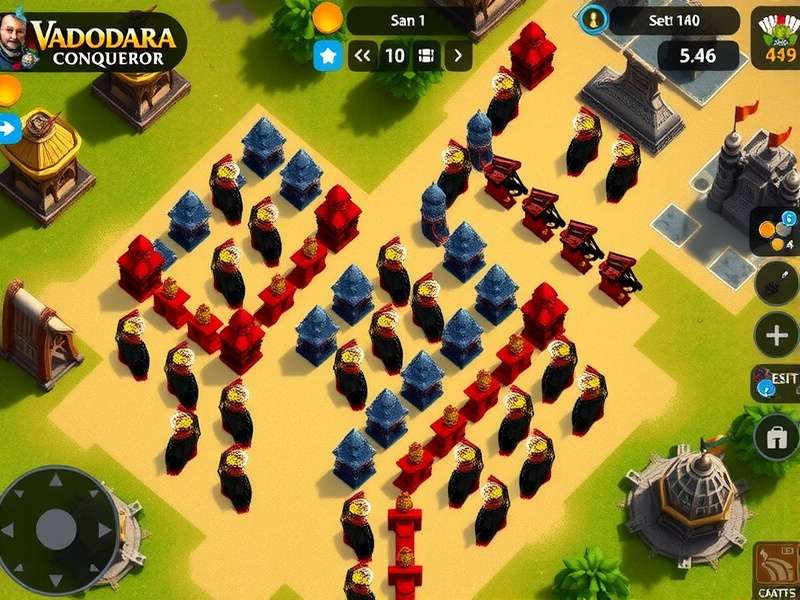Tap the orange orb beside San 1
This screenshot has width=800, height=600.
click(327, 17)
